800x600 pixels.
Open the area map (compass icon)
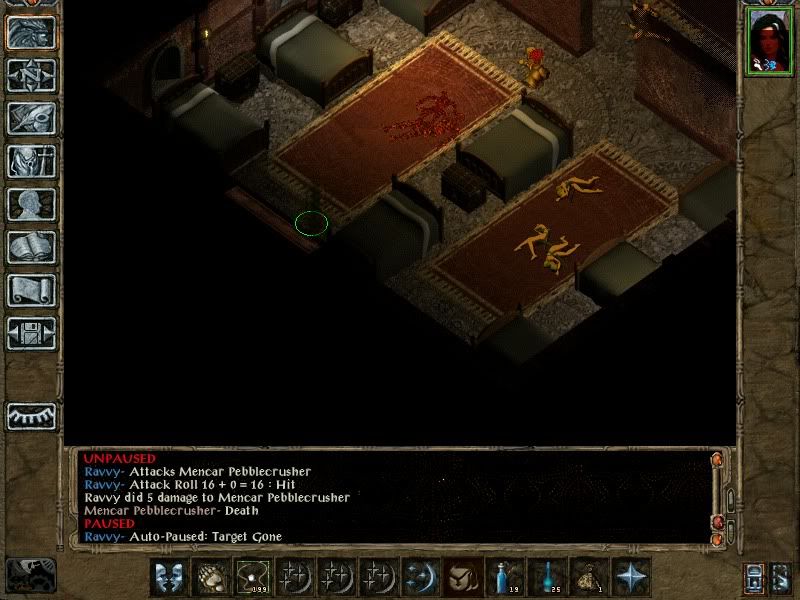[x=31, y=76]
